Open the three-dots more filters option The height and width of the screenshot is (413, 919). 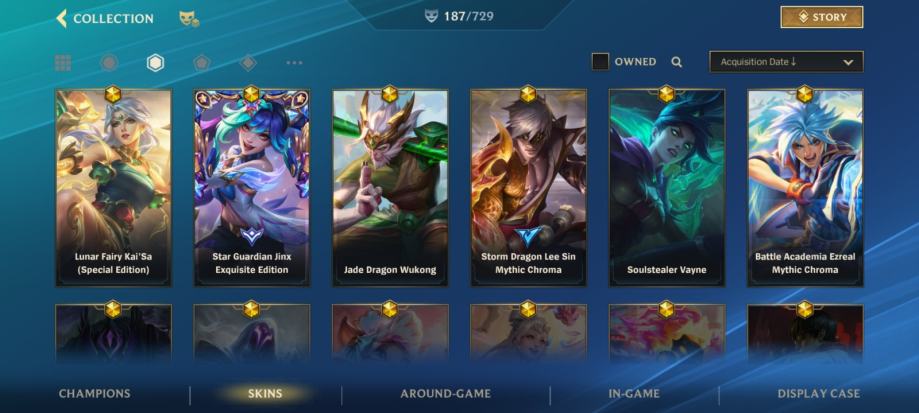tap(294, 63)
